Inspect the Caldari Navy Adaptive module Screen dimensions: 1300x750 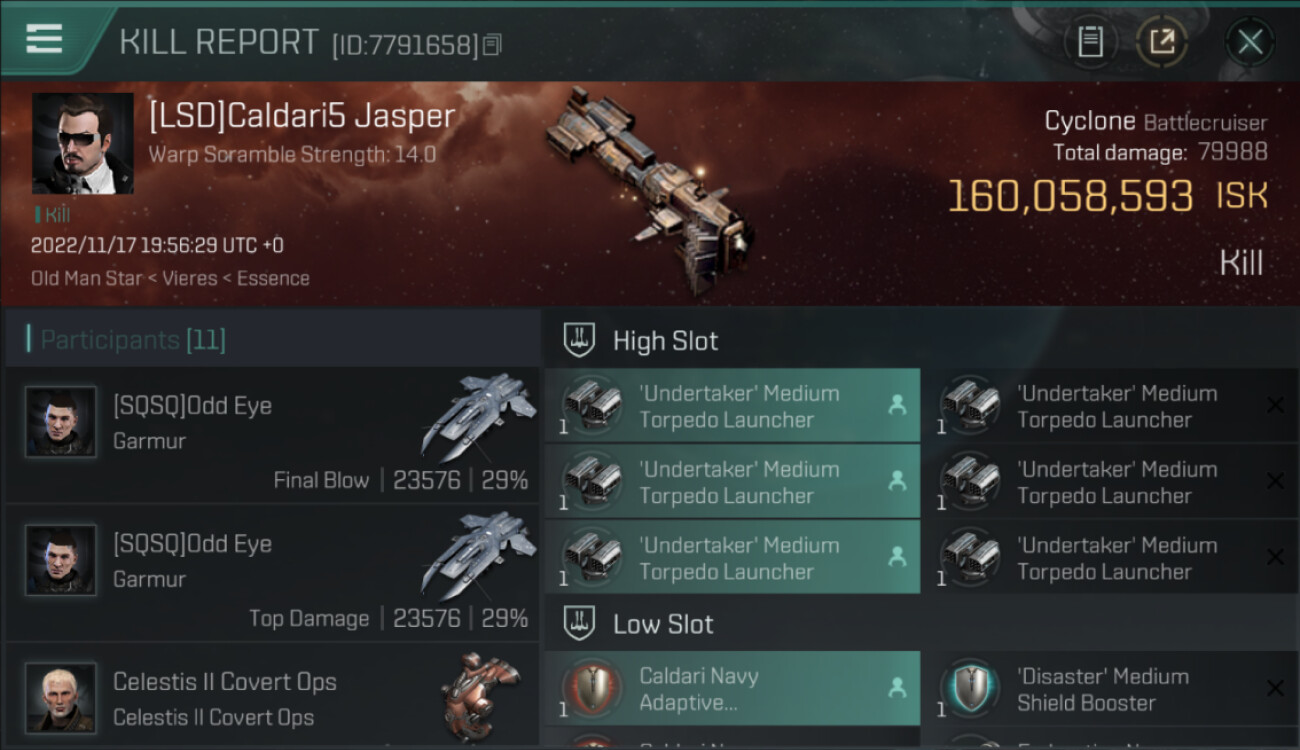(731, 689)
